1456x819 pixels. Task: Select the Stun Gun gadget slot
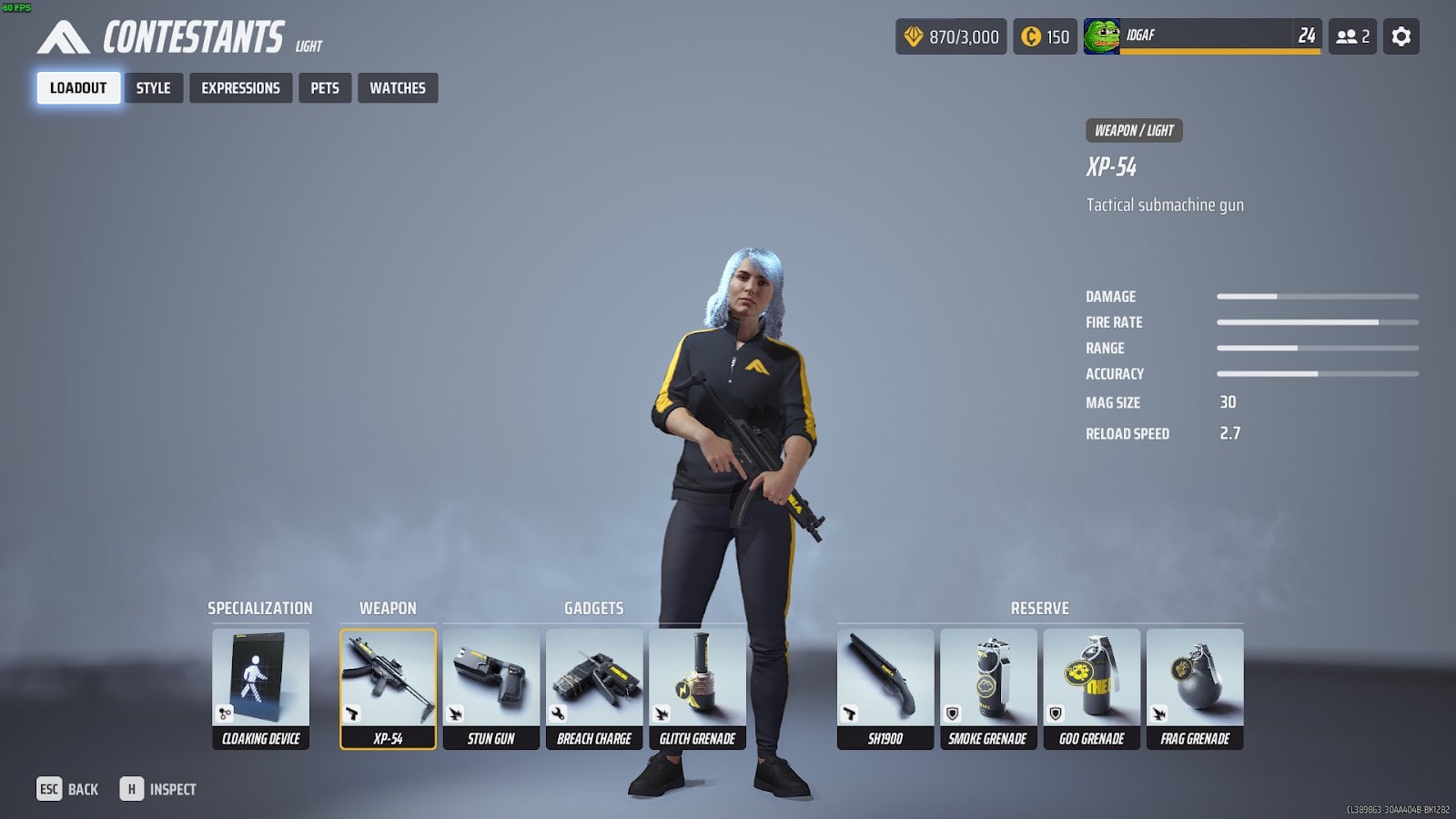pos(491,689)
